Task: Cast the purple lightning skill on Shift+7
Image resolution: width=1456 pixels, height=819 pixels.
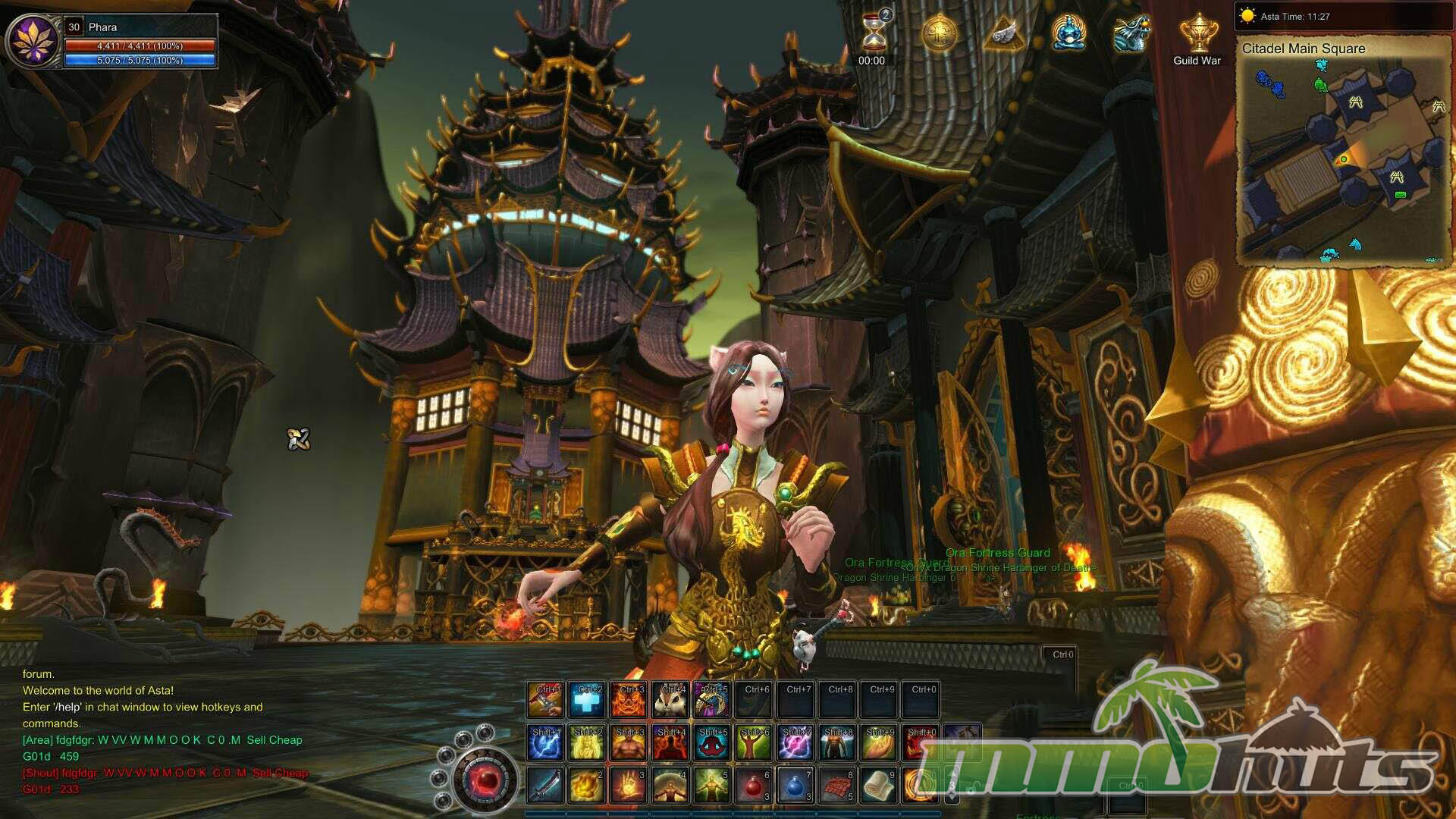Action: pyautogui.click(x=795, y=742)
